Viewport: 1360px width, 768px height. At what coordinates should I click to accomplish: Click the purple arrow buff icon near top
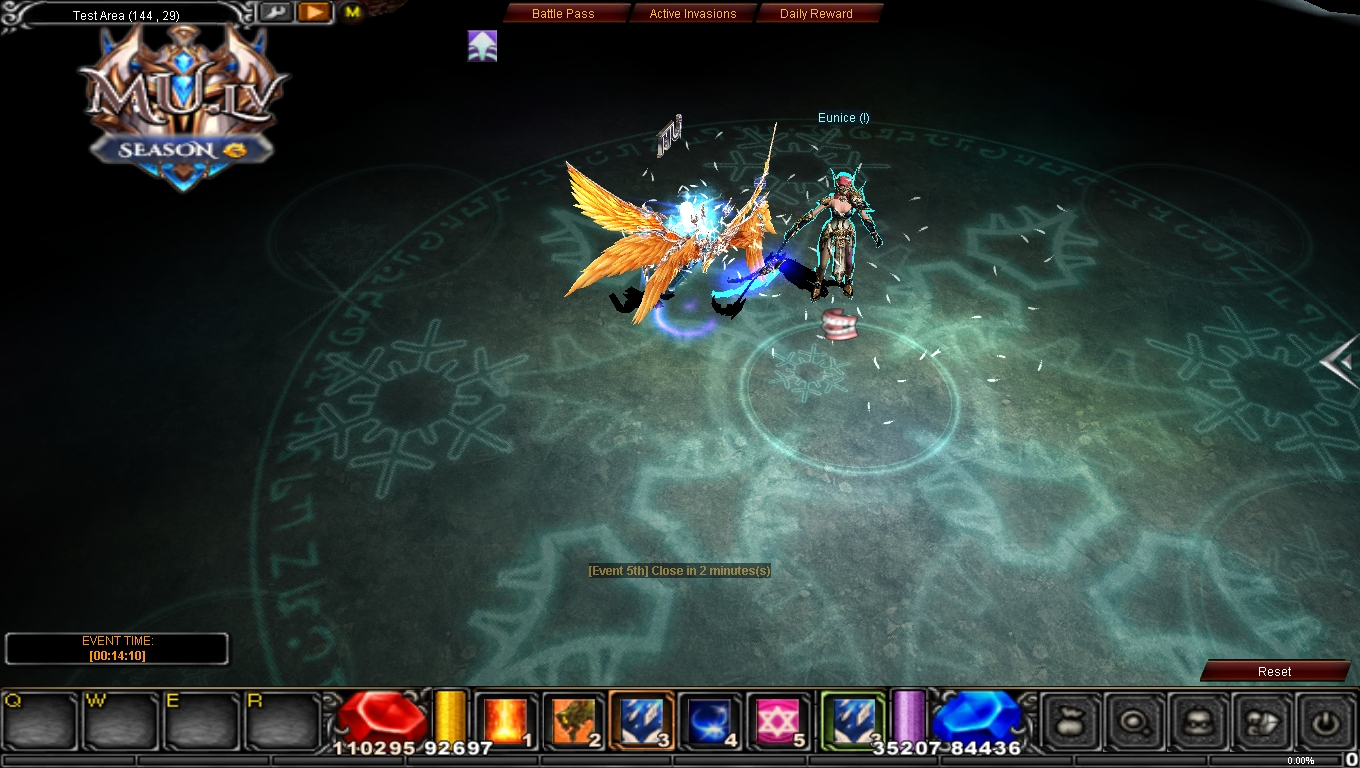[x=483, y=45]
